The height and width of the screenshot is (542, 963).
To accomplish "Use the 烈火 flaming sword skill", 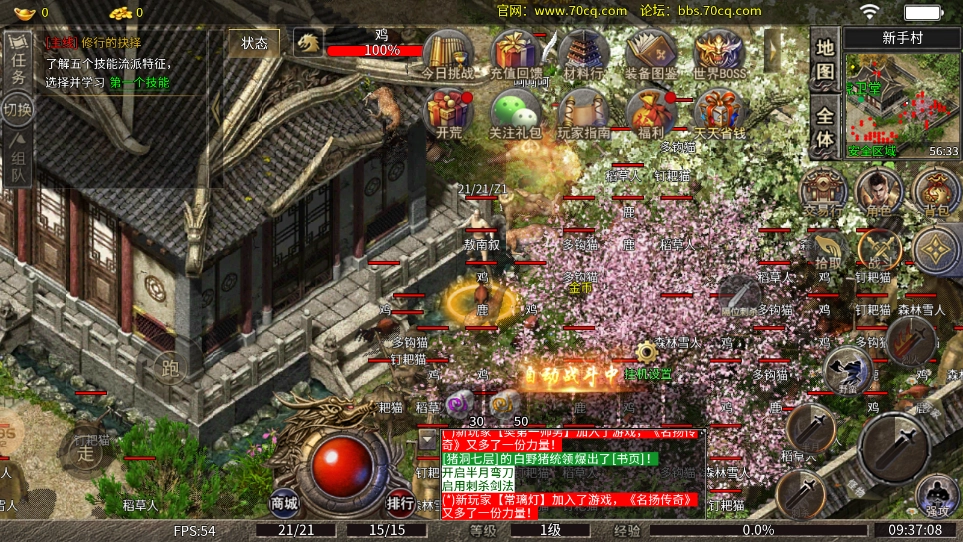I will coord(910,342).
